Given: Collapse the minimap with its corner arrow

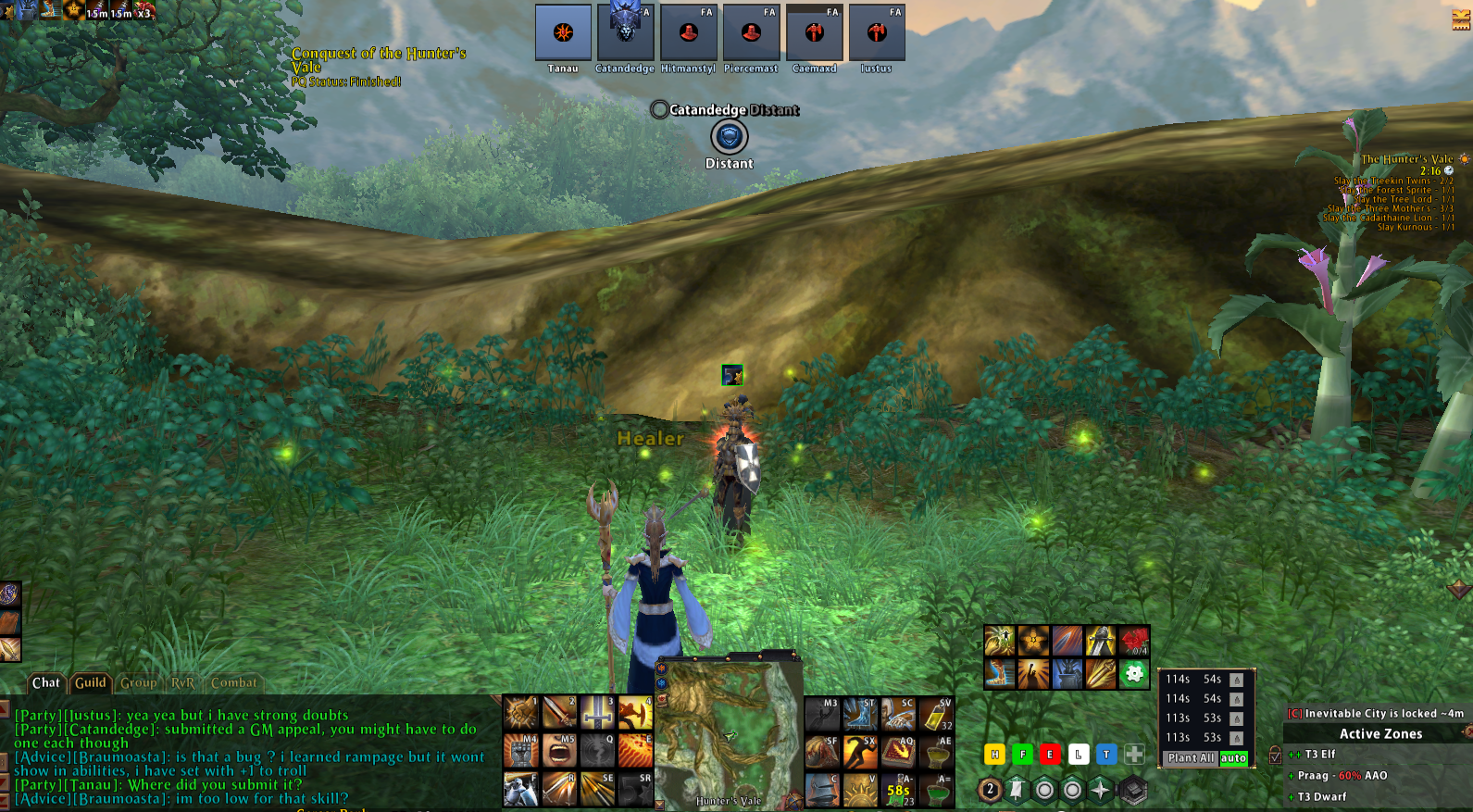Looking at the screenshot, I should (x=659, y=805).
